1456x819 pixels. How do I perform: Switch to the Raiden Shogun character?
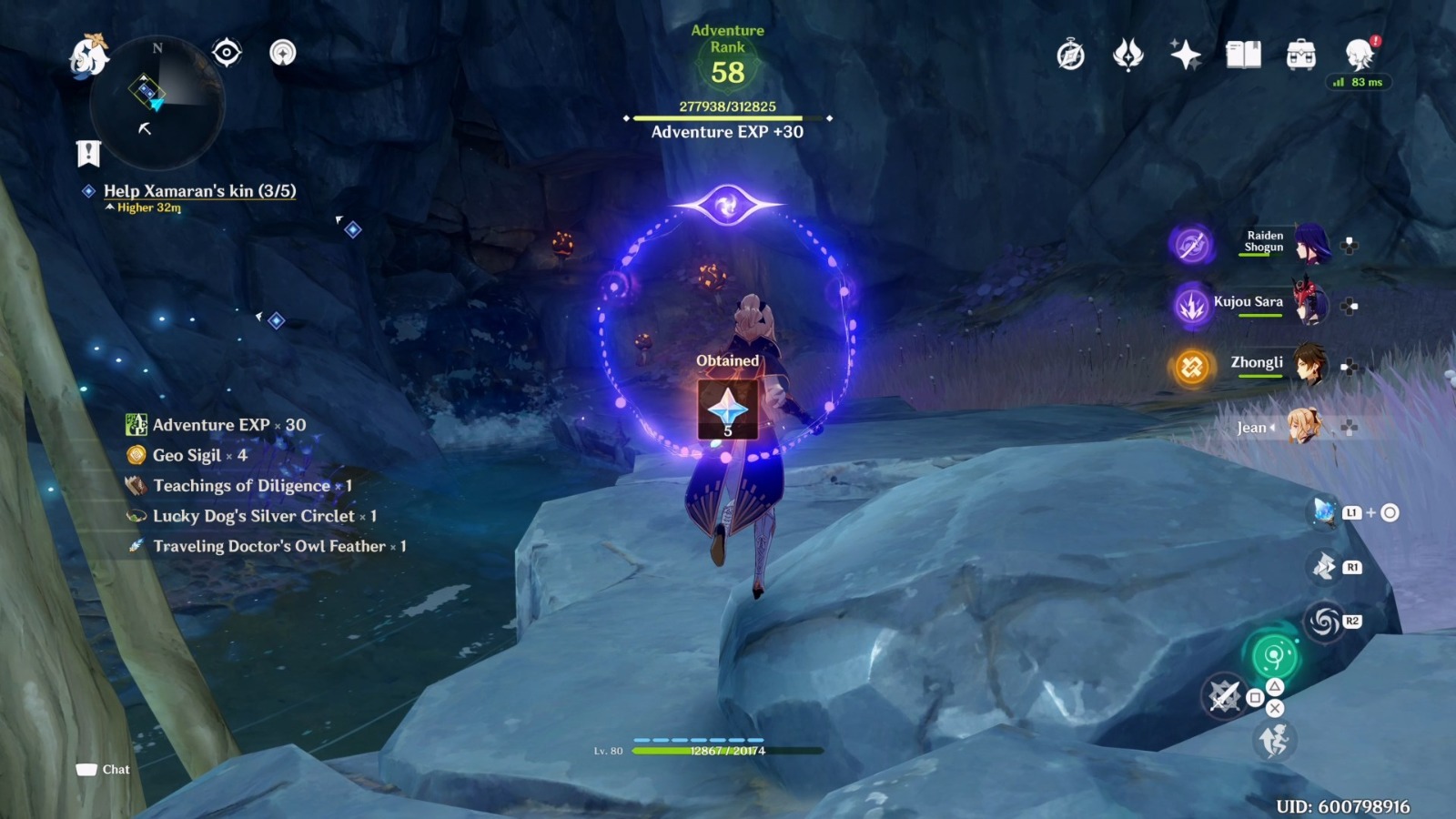(1310, 247)
